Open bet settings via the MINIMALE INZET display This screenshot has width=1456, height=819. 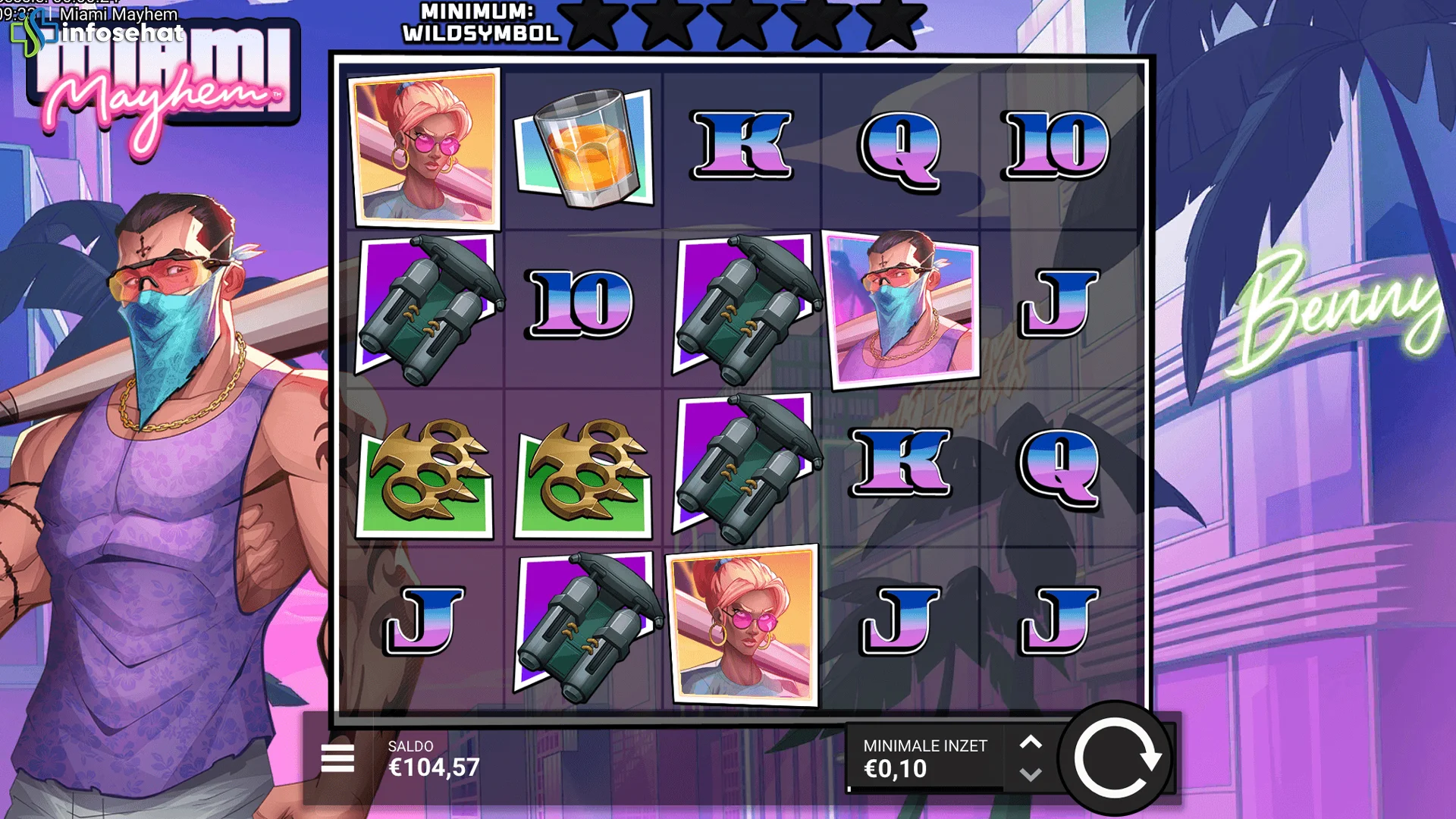point(925,758)
